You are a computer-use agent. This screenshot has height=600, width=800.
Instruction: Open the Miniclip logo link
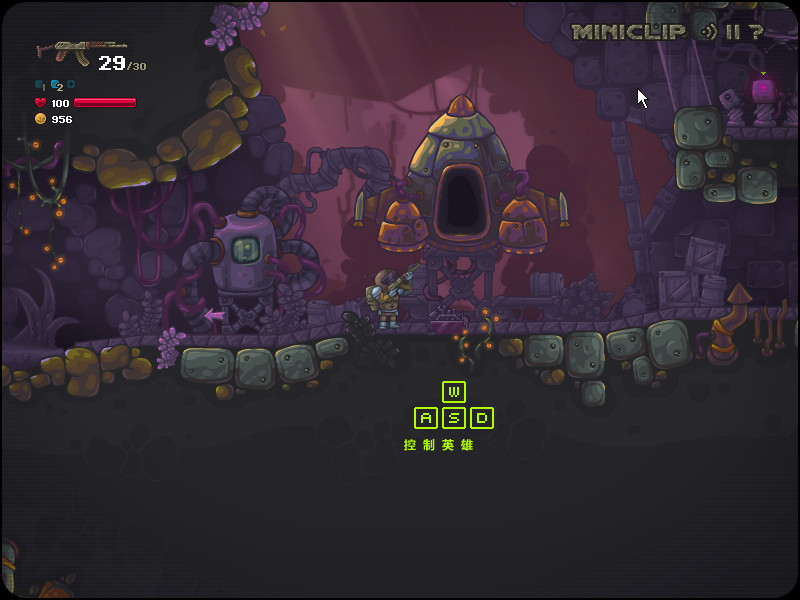tap(628, 32)
